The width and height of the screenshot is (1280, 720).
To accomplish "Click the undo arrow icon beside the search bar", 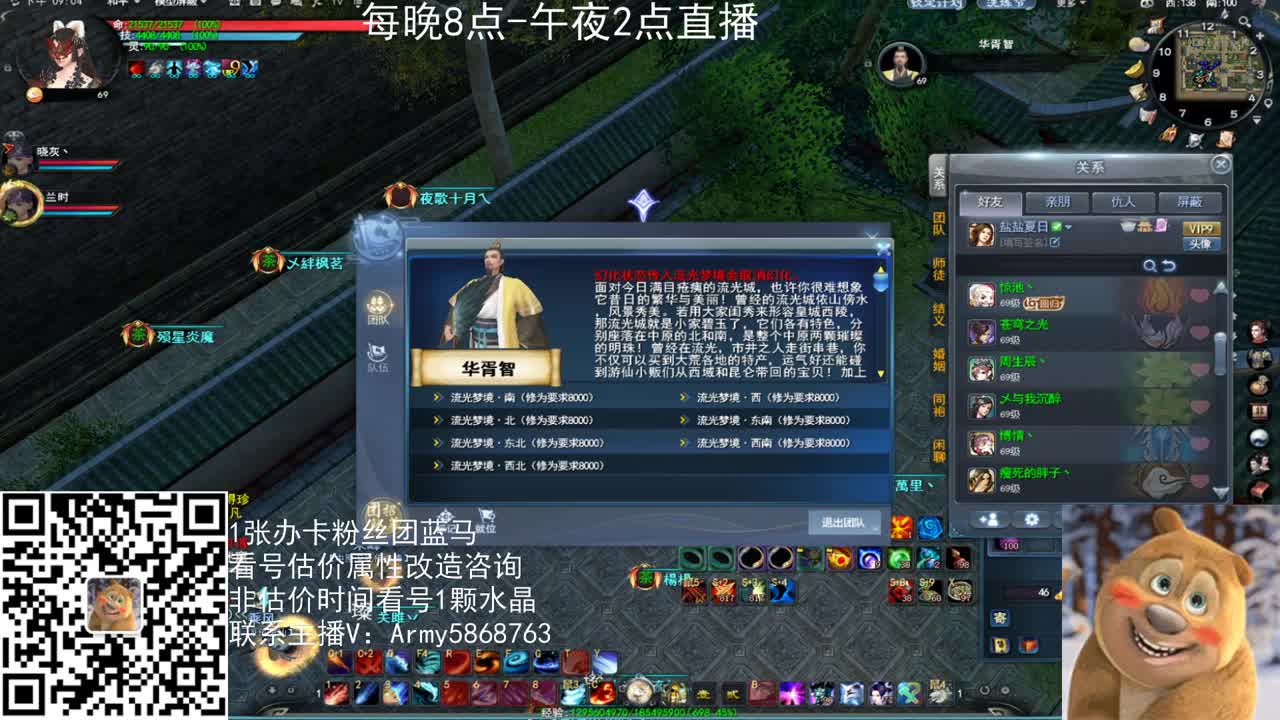I will coord(1169,265).
